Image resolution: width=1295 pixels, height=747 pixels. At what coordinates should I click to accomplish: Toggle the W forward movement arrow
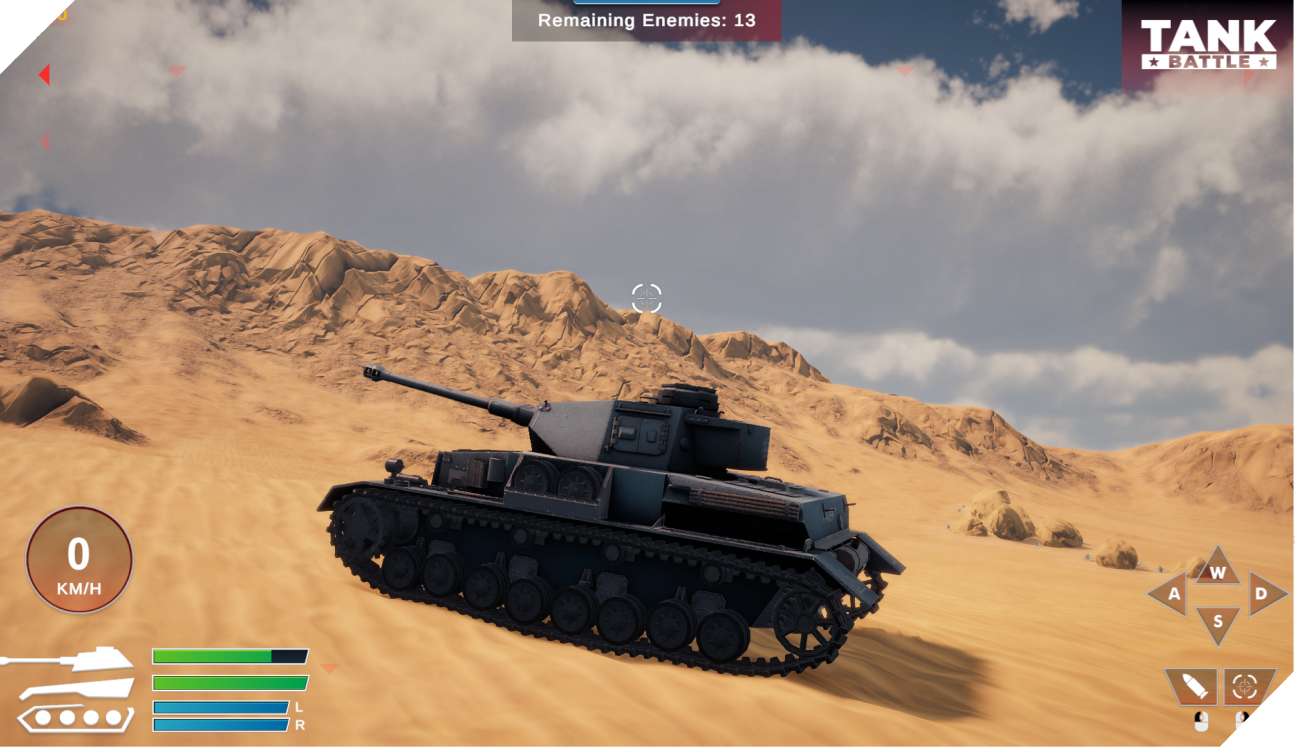click(1216, 572)
